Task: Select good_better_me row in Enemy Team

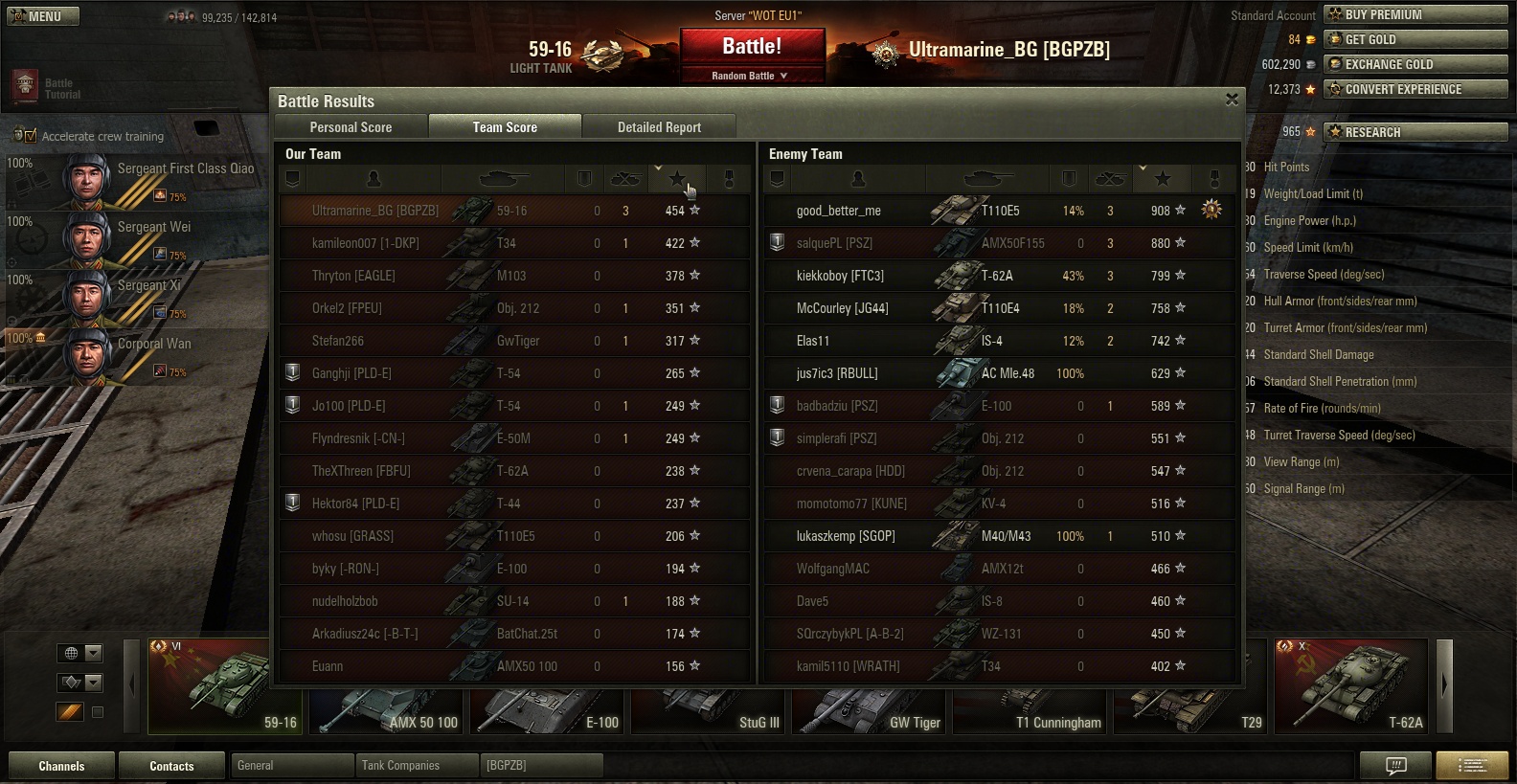Action: (996, 211)
